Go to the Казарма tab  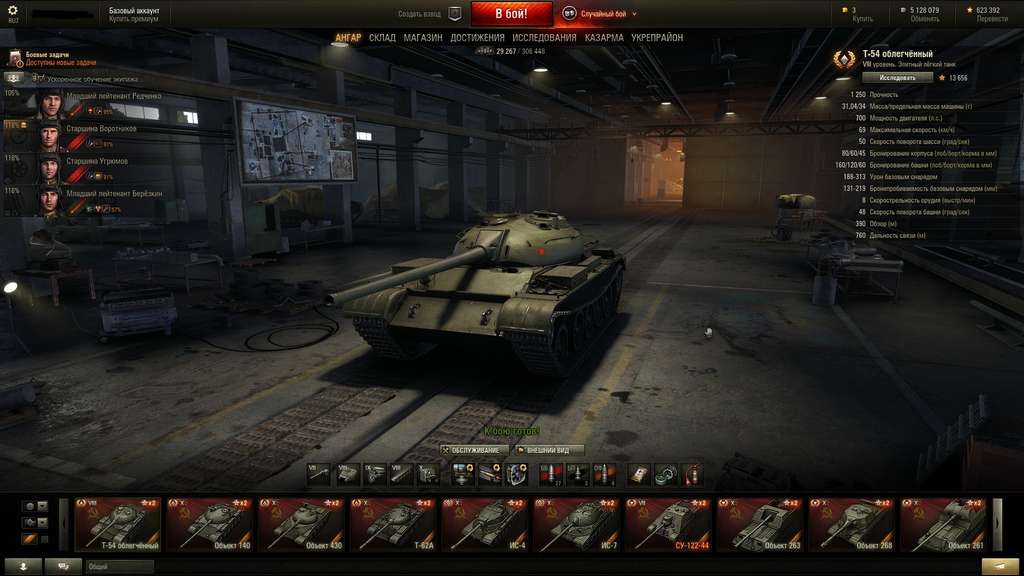pyautogui.click(x=604, y=38)
